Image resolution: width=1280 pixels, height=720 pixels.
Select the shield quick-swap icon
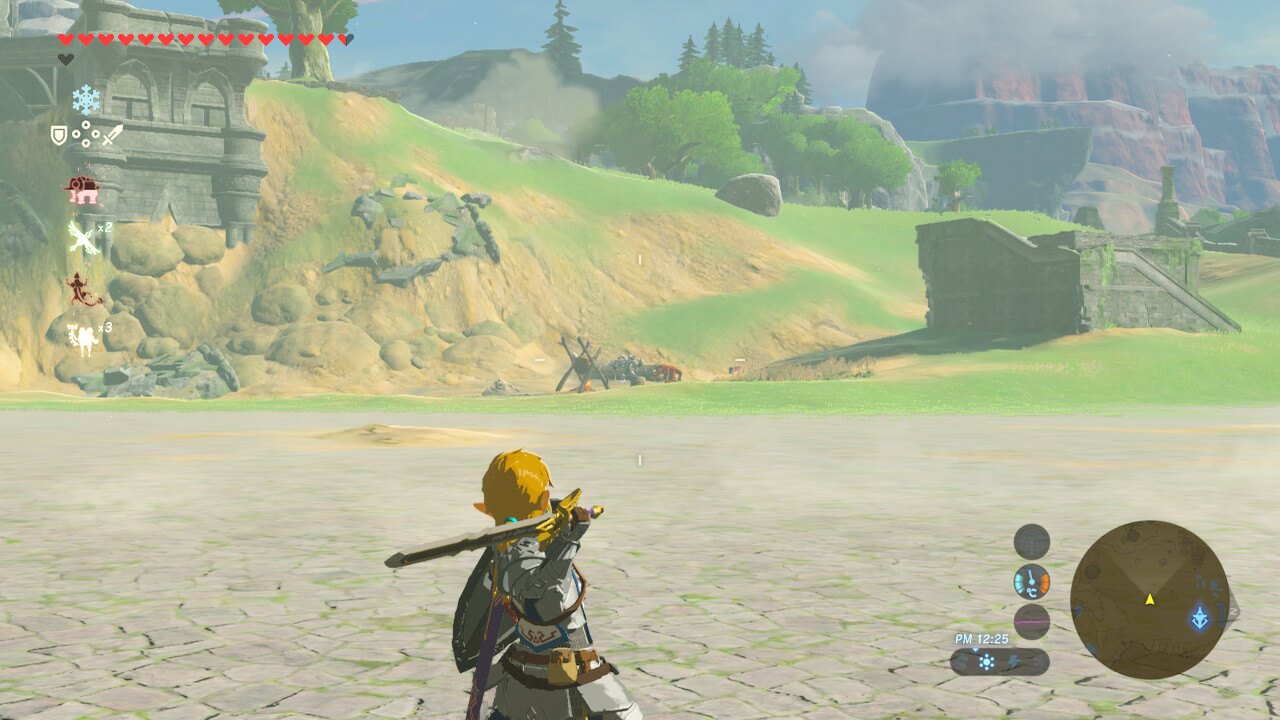59,134
